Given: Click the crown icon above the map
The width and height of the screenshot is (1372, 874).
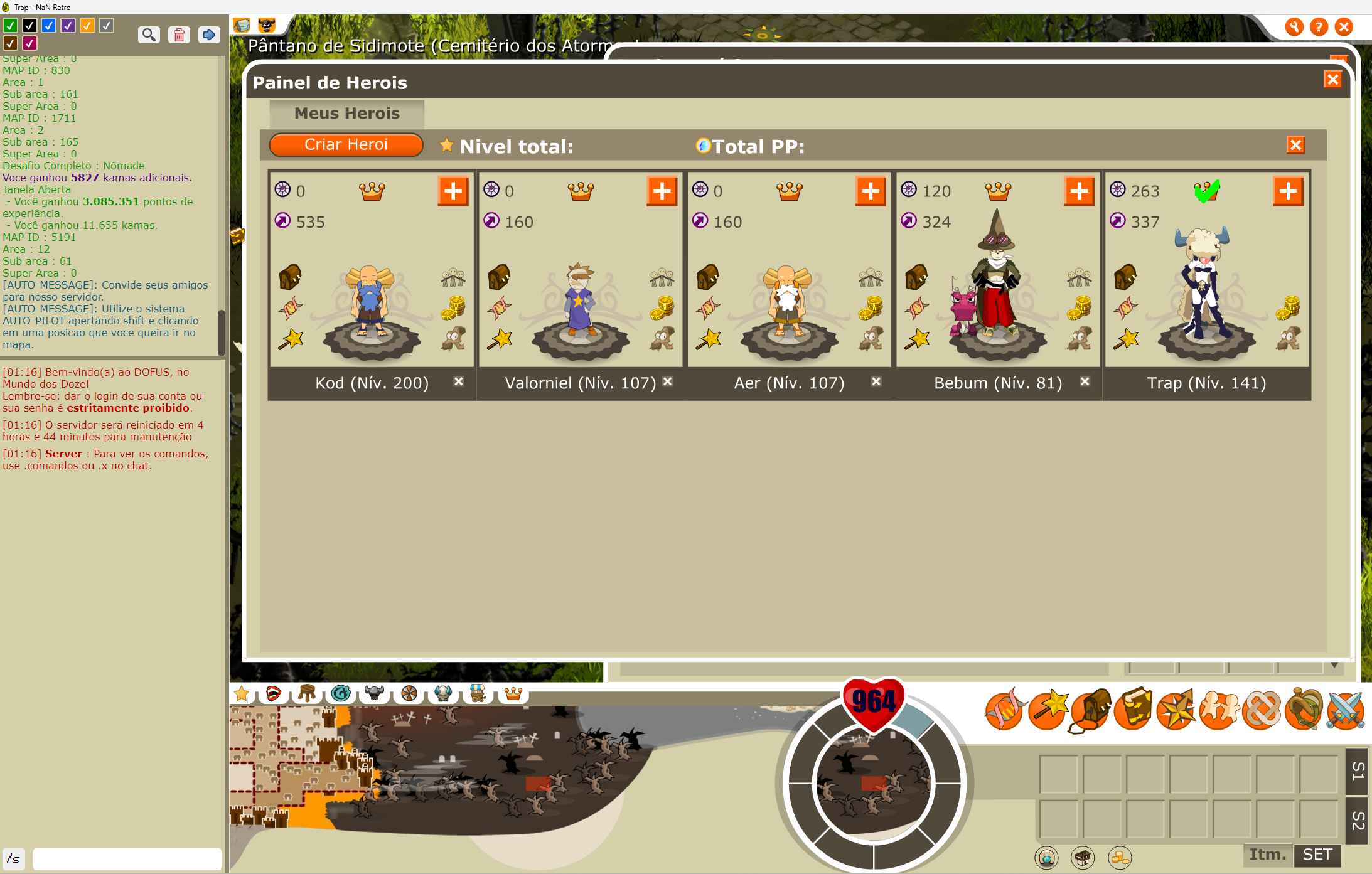Looking at the screenshot, I should (513, 693).
